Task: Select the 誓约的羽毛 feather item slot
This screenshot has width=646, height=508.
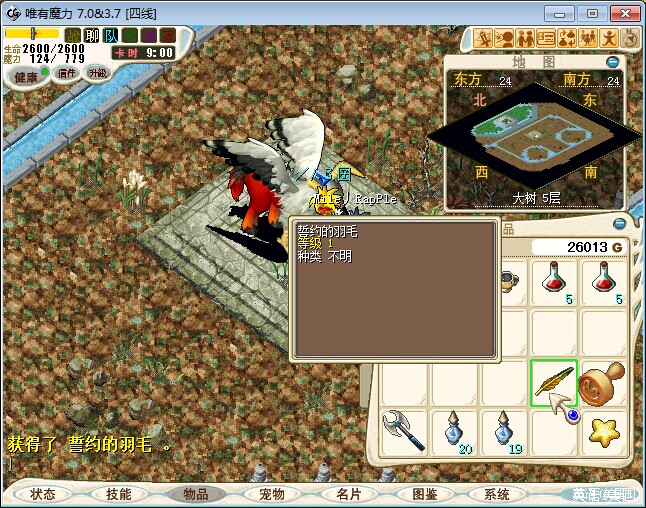Action: tap(554, 383)
